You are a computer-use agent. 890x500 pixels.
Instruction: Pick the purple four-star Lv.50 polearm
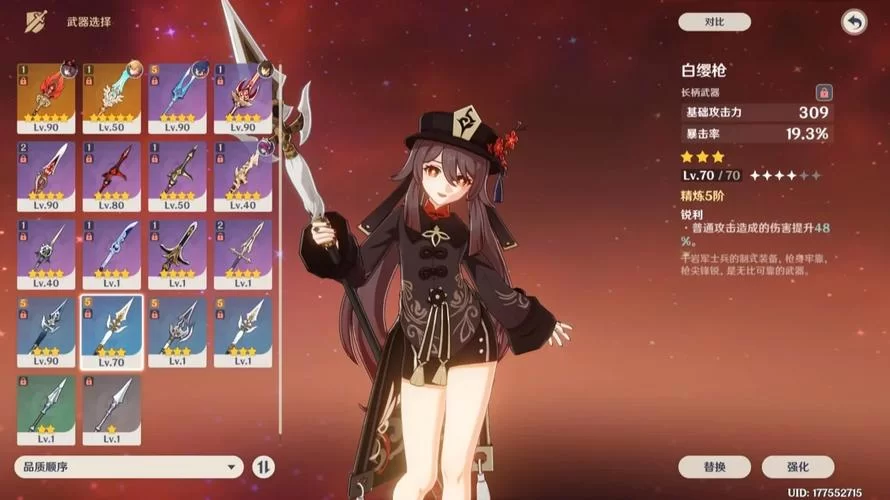click(x=177, y=174)
